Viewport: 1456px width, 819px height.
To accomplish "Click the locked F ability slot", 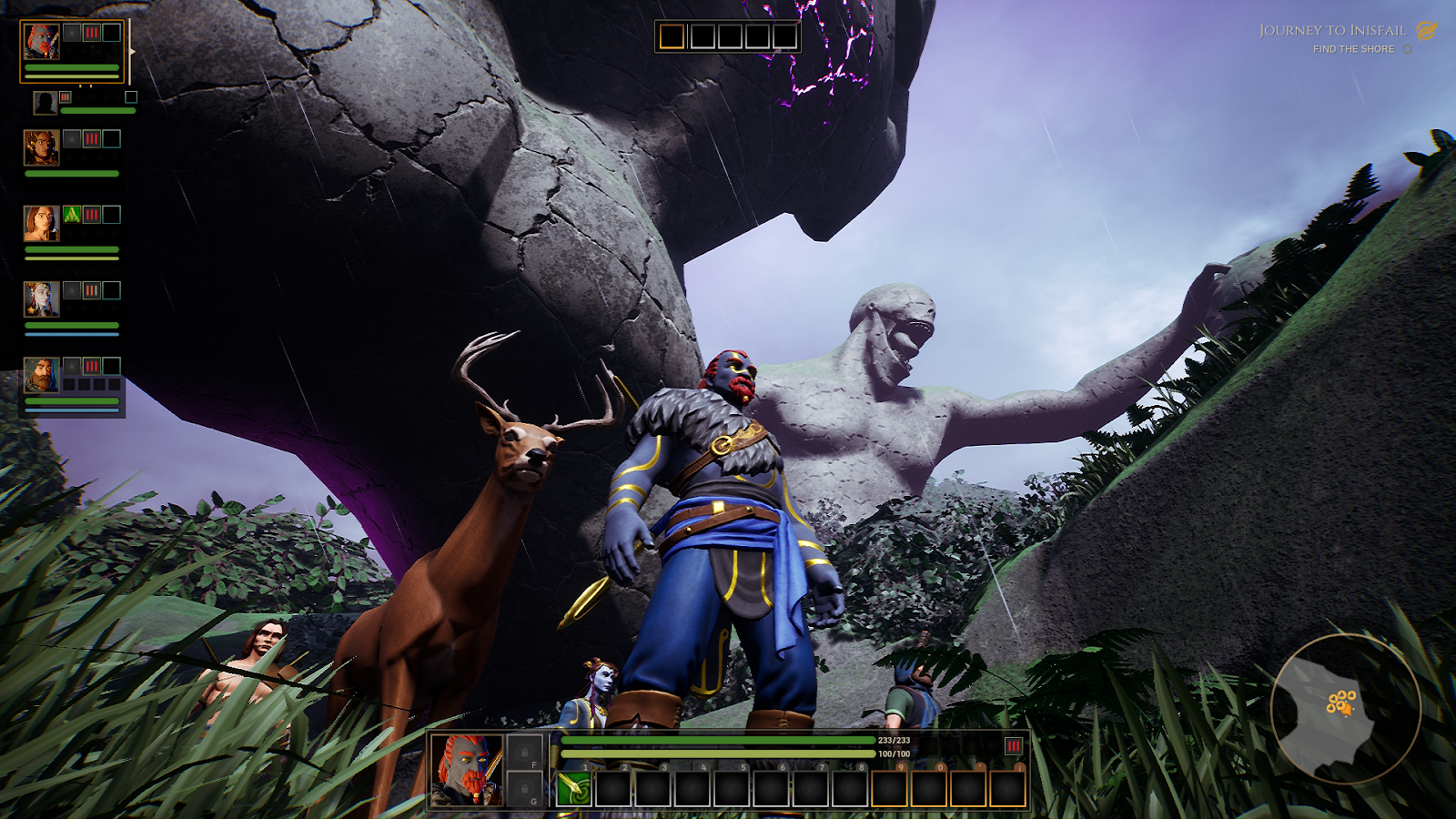I will [525, 753].
